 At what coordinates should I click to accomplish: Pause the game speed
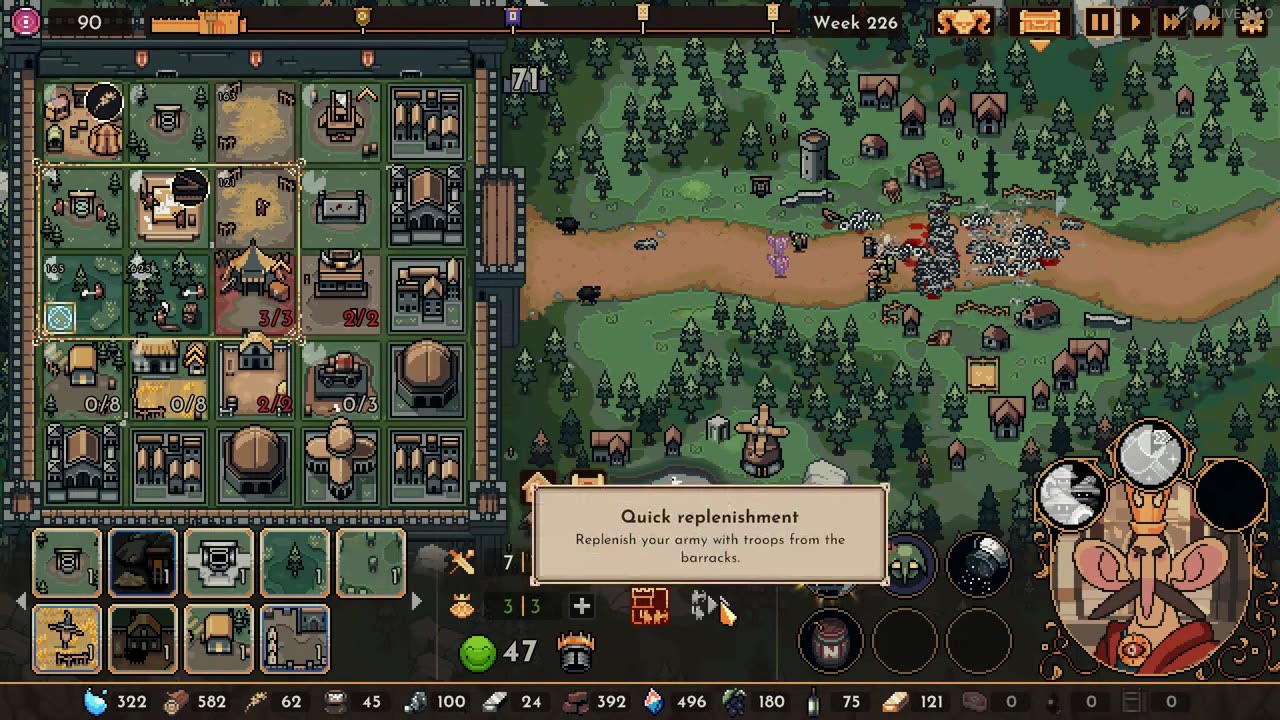[1098, 22]
